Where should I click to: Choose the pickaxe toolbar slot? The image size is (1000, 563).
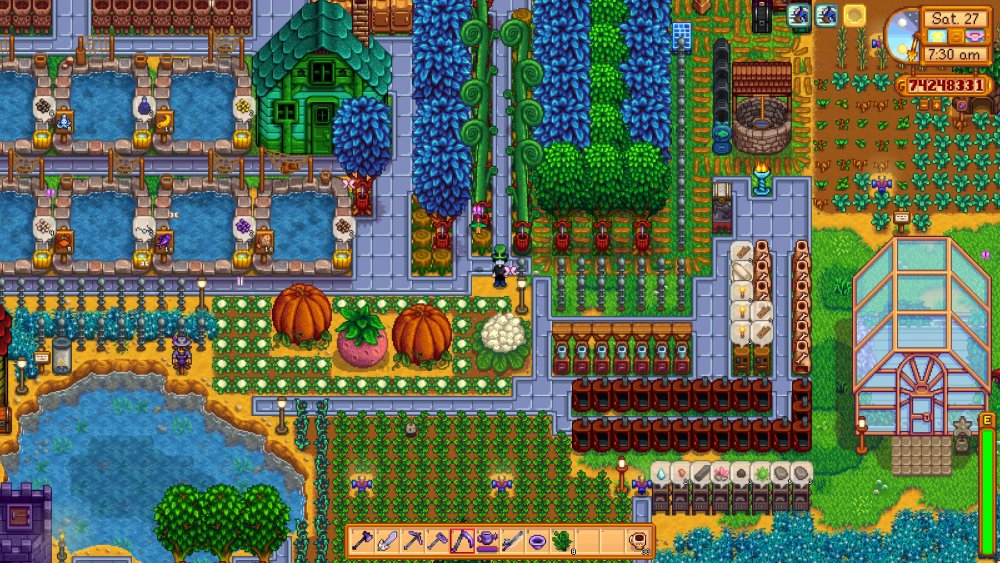[413, 541]
